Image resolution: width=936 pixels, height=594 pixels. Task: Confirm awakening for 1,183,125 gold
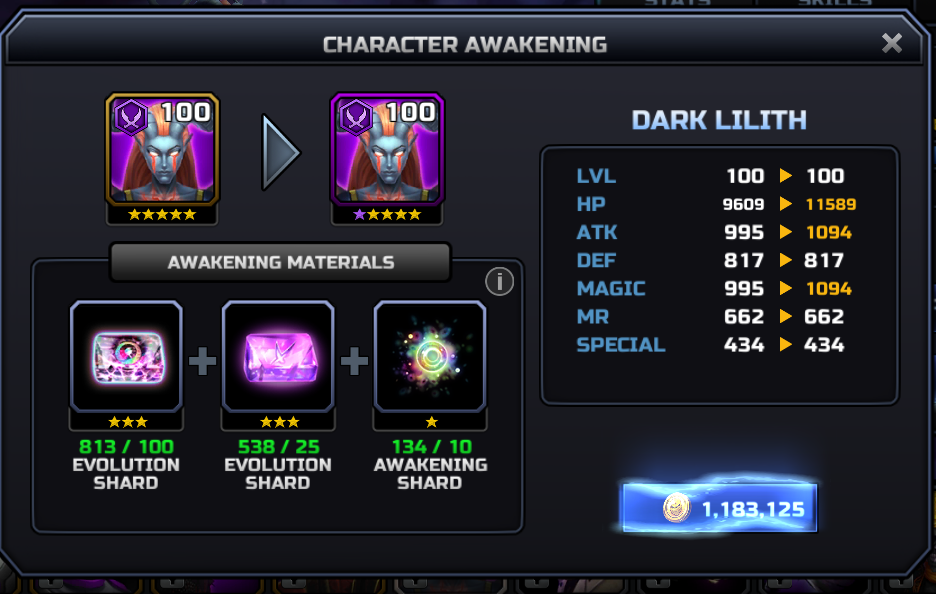coord(720,509)
